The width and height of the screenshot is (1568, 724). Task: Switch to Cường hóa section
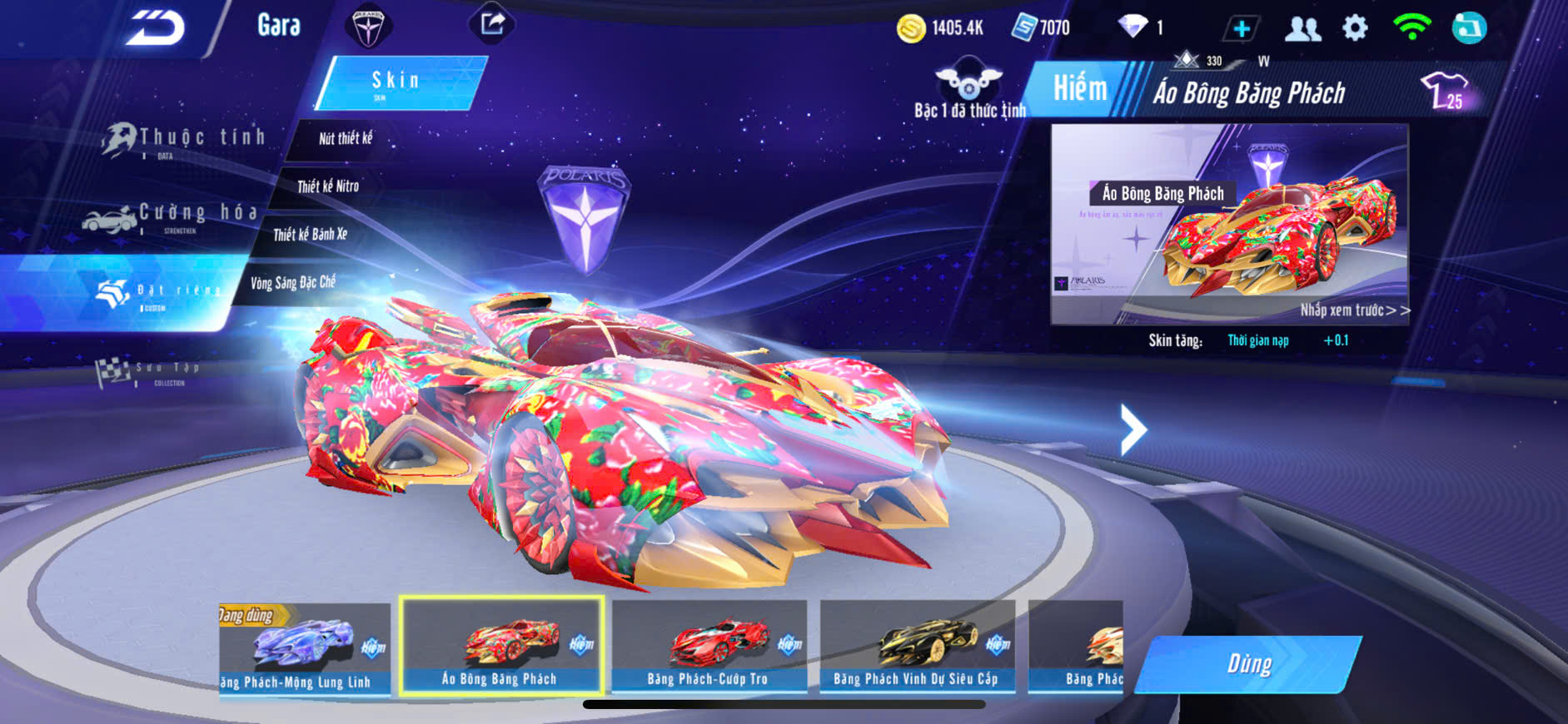tap(172, 216)
